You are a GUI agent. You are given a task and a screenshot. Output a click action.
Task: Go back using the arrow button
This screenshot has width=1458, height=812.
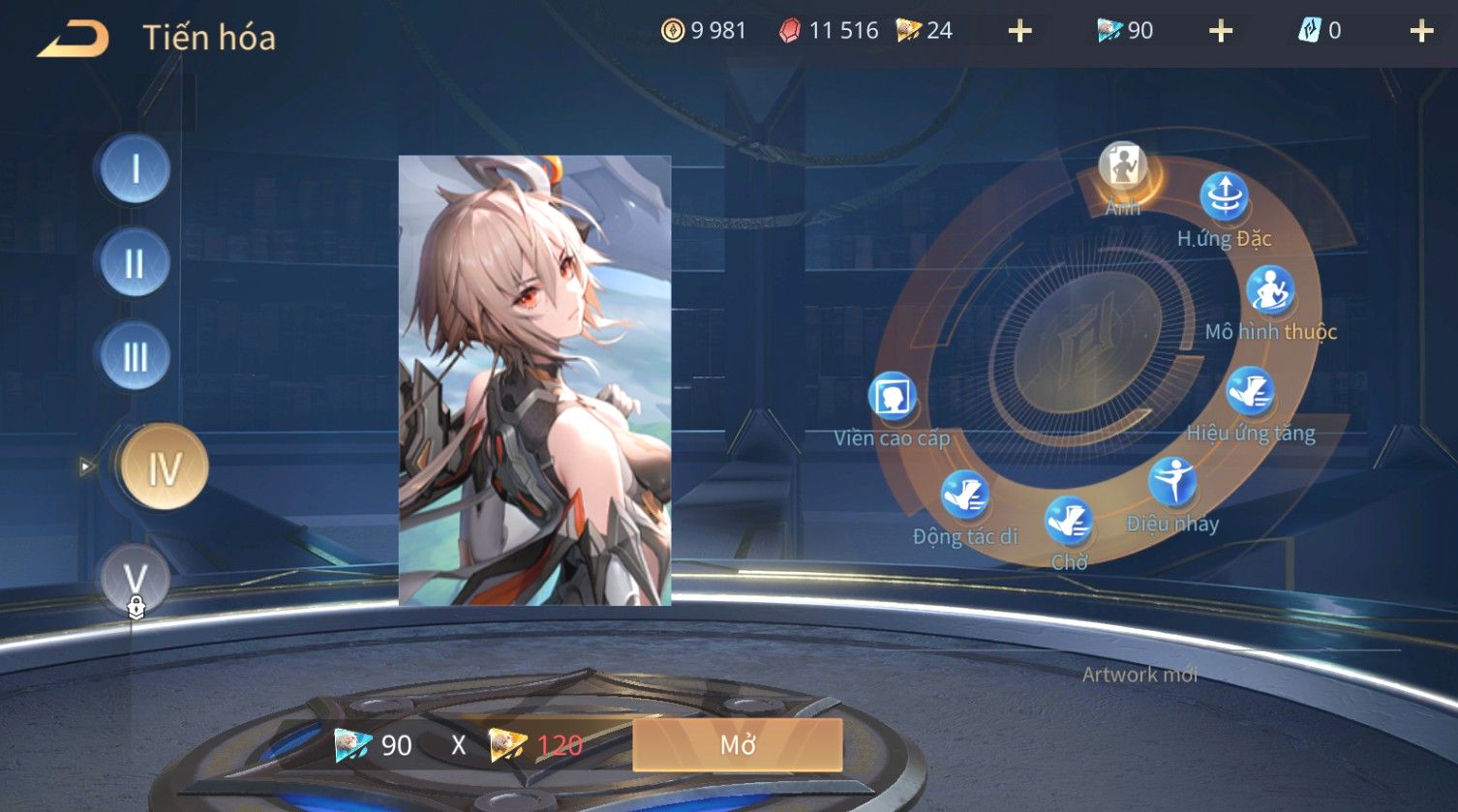pos(73,38)
